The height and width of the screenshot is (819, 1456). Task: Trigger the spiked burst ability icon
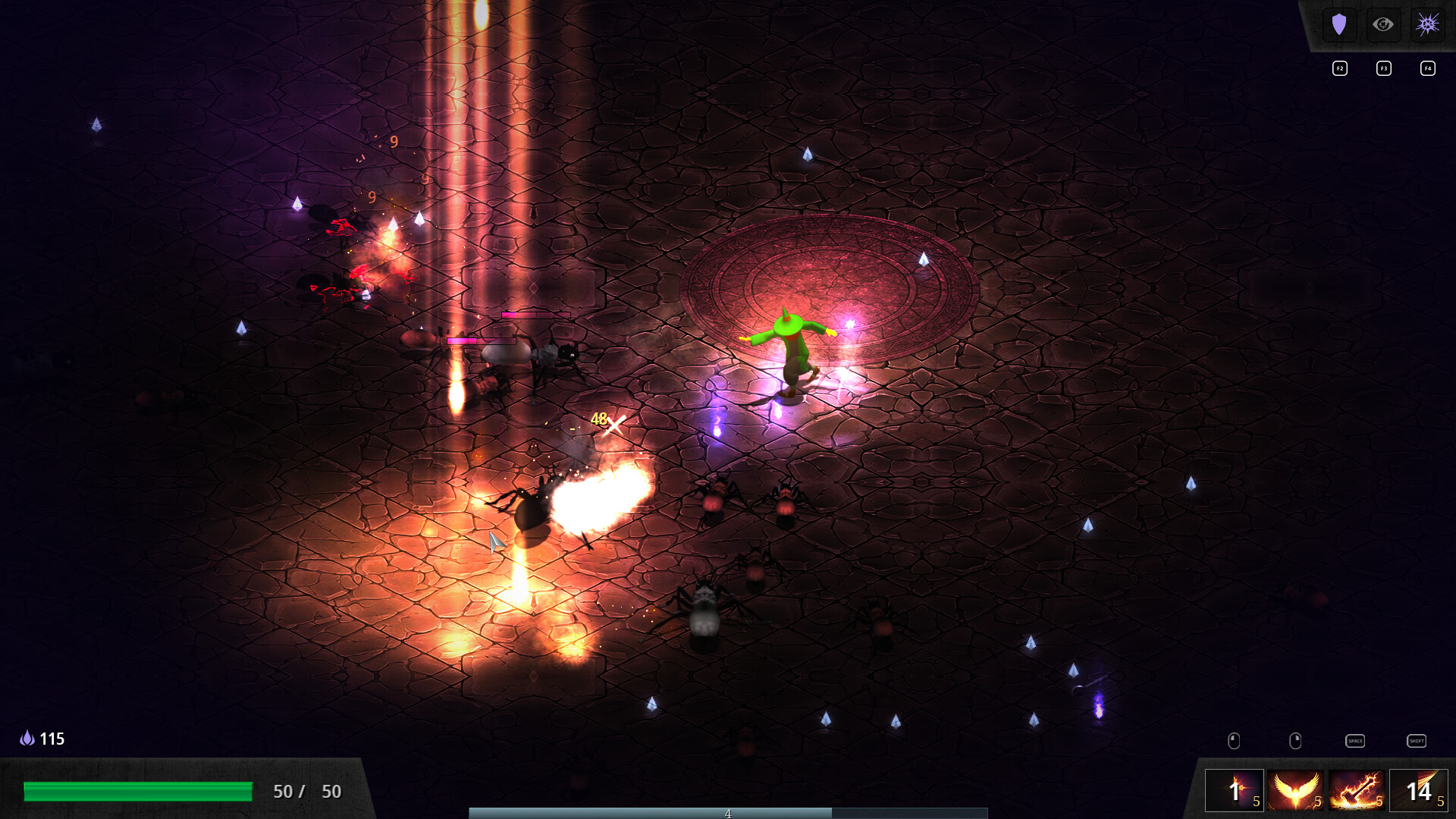click(x=1427, y=24)
